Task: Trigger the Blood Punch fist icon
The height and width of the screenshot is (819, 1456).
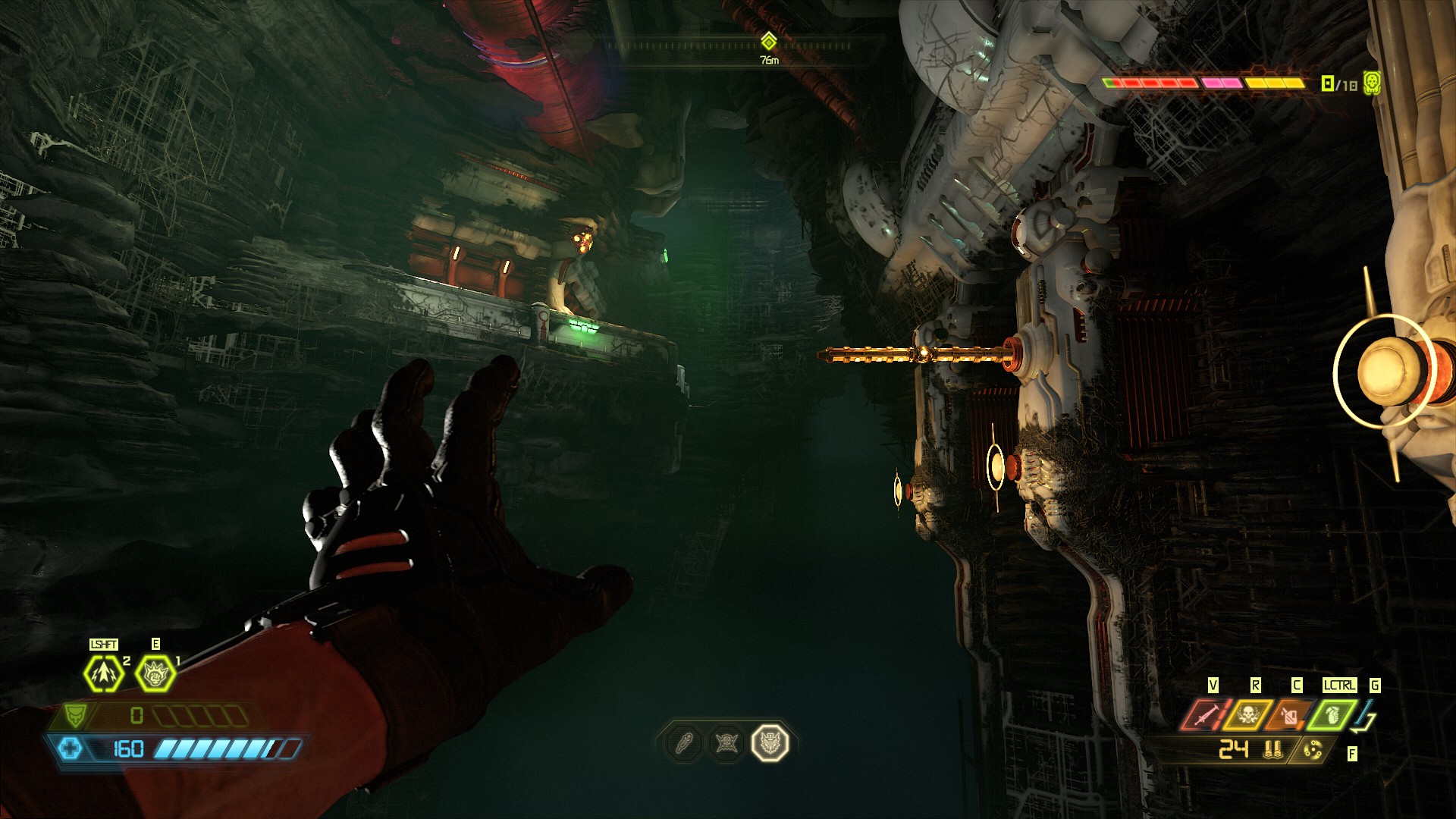Action: click(x=155, y=673)
